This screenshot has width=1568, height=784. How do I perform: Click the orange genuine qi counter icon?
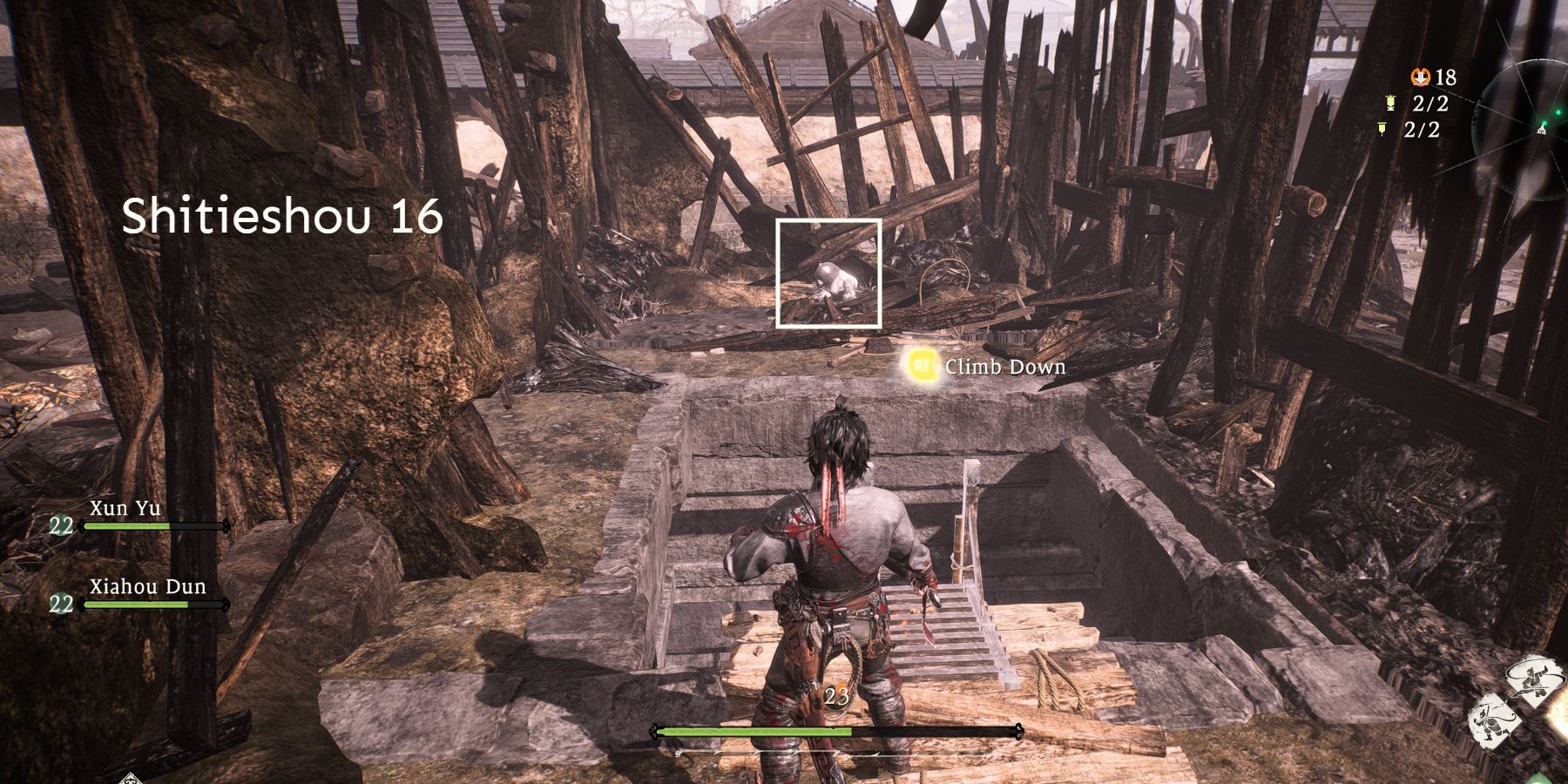point(1420,77)
